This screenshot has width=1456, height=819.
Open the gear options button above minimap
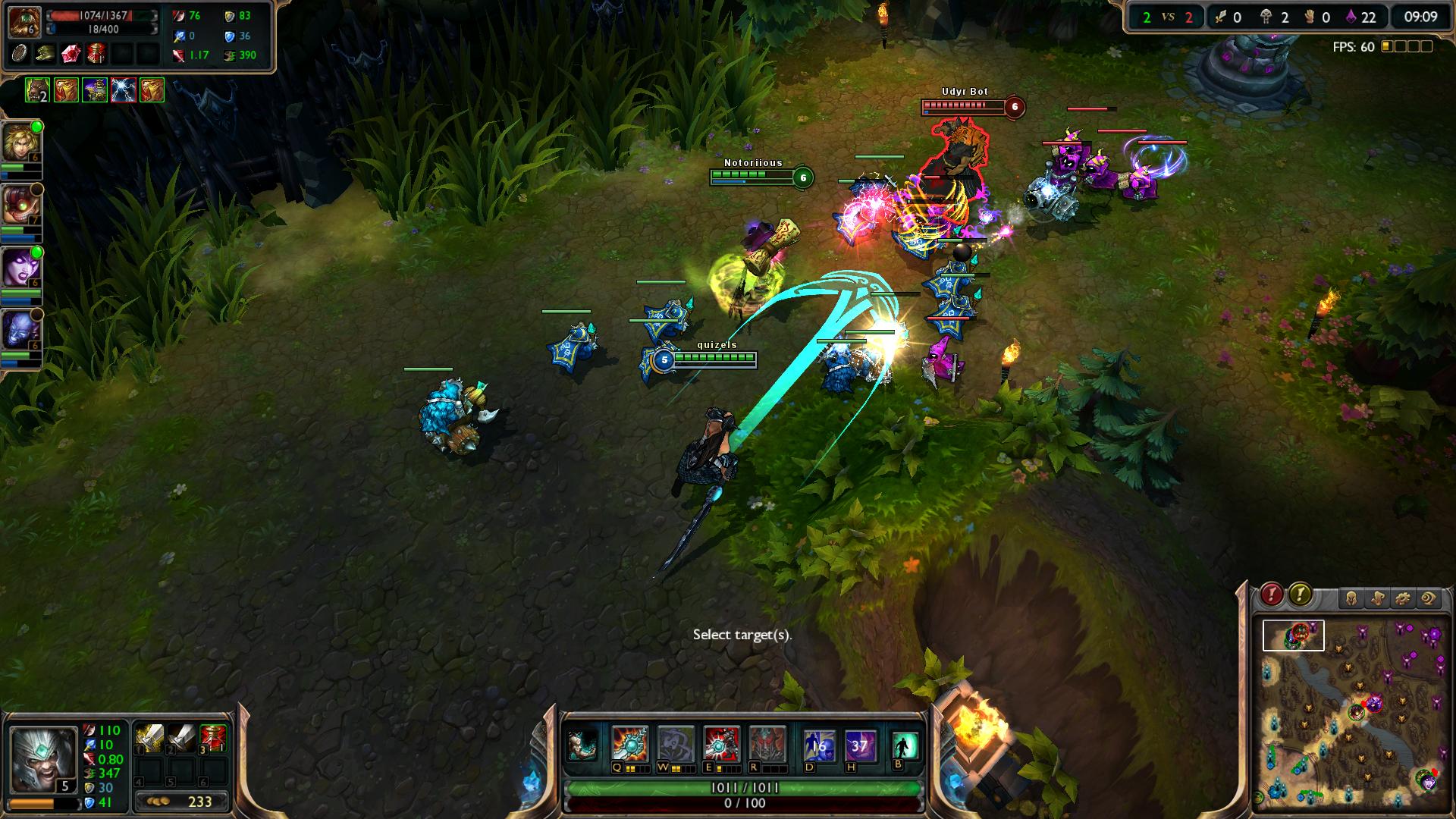pos(1402,598)
